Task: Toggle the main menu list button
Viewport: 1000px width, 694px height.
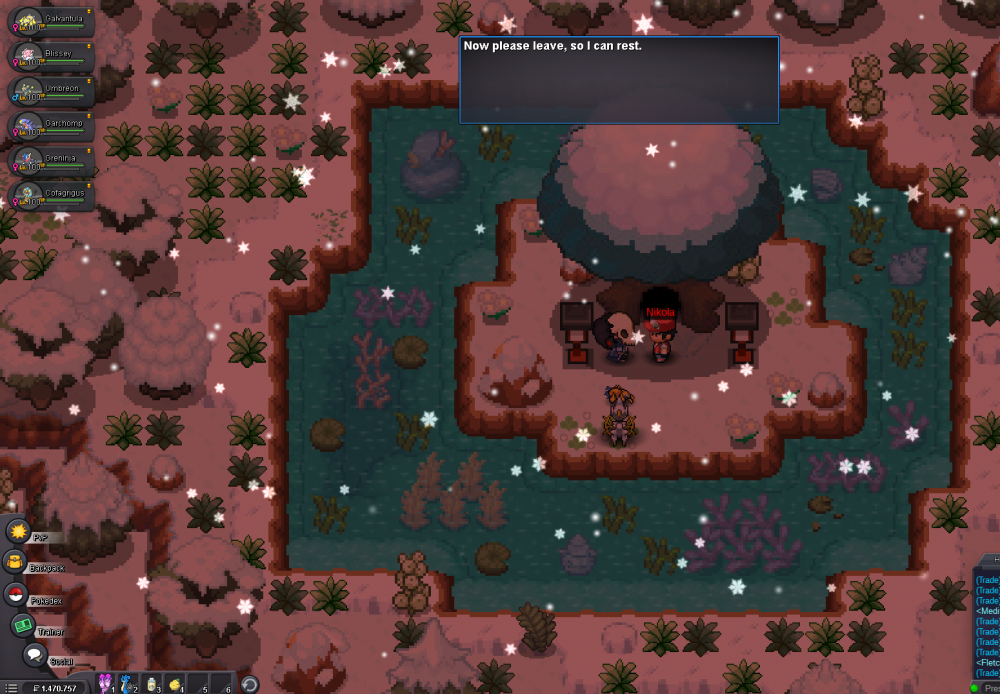Action: click(x=11, y=687)
